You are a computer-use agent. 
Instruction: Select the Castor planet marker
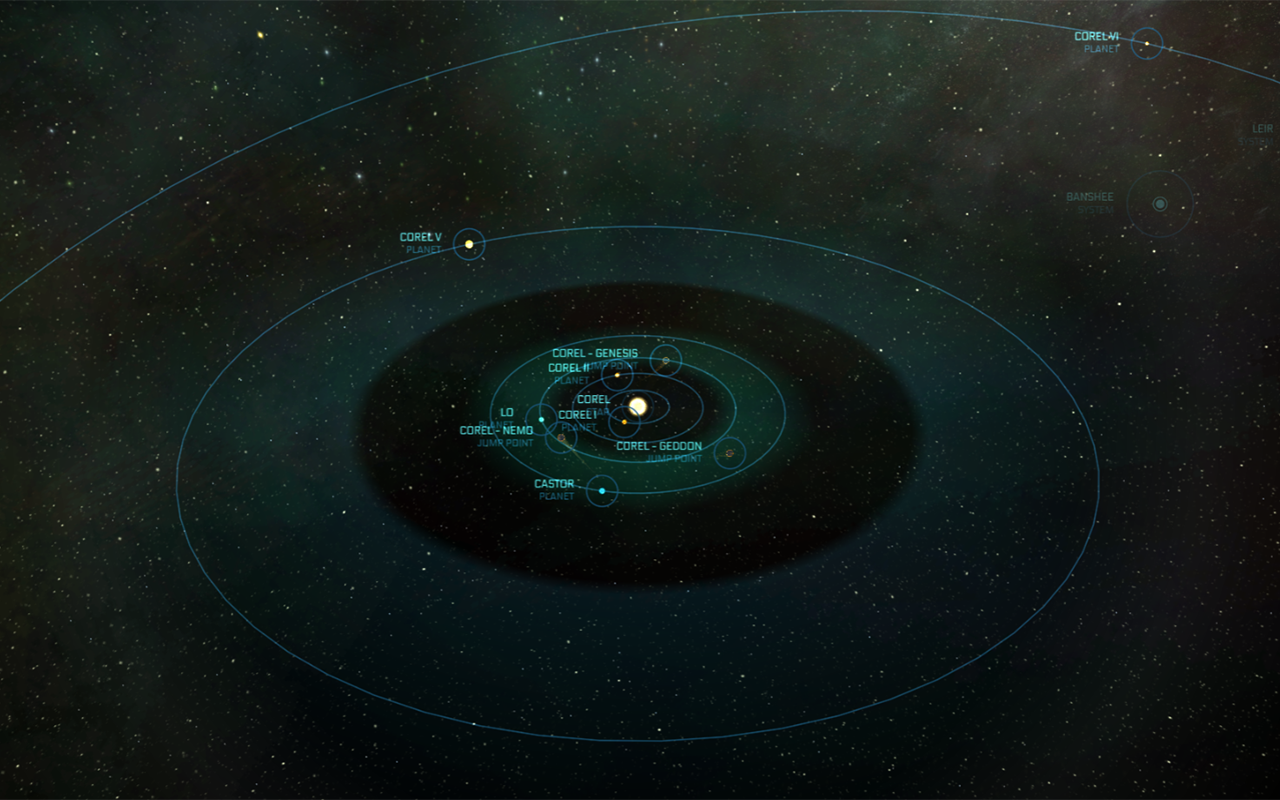(x=601, y=491)
